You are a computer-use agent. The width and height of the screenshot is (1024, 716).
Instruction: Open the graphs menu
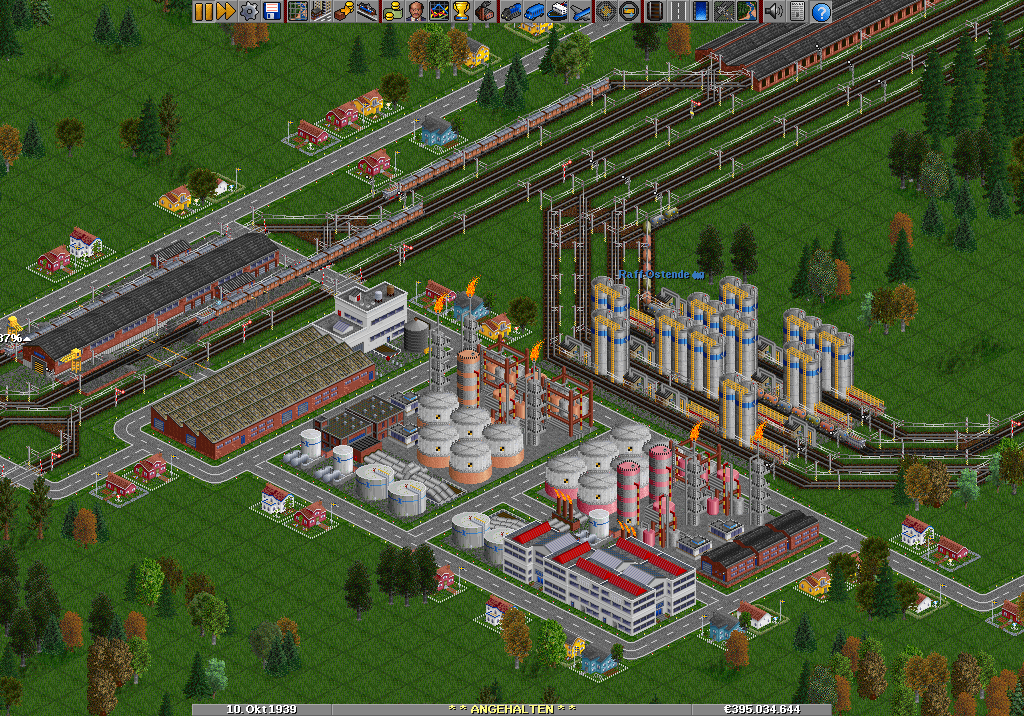439,12
